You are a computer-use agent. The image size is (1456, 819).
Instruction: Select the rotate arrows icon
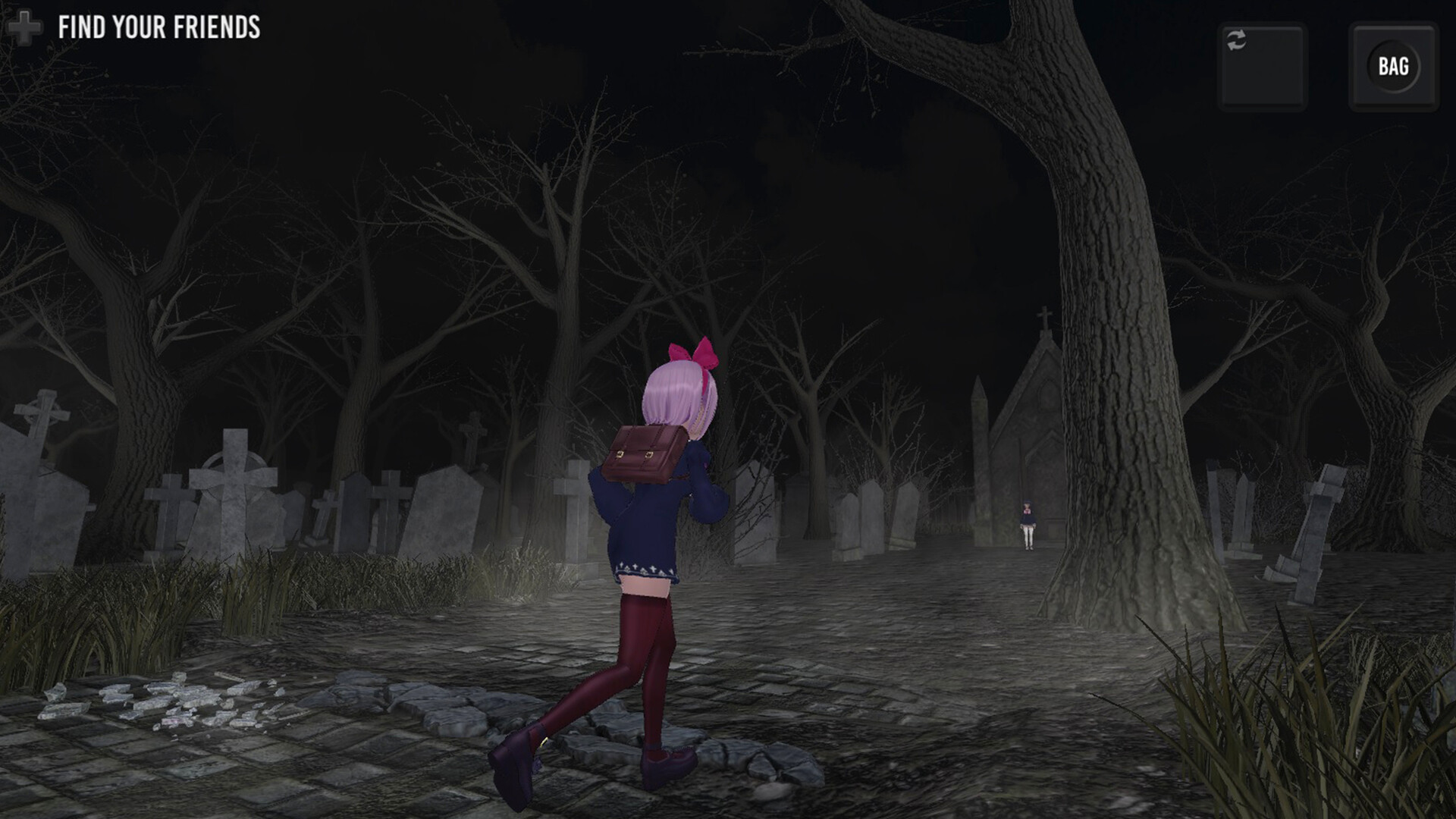[x=1238, y=39]
